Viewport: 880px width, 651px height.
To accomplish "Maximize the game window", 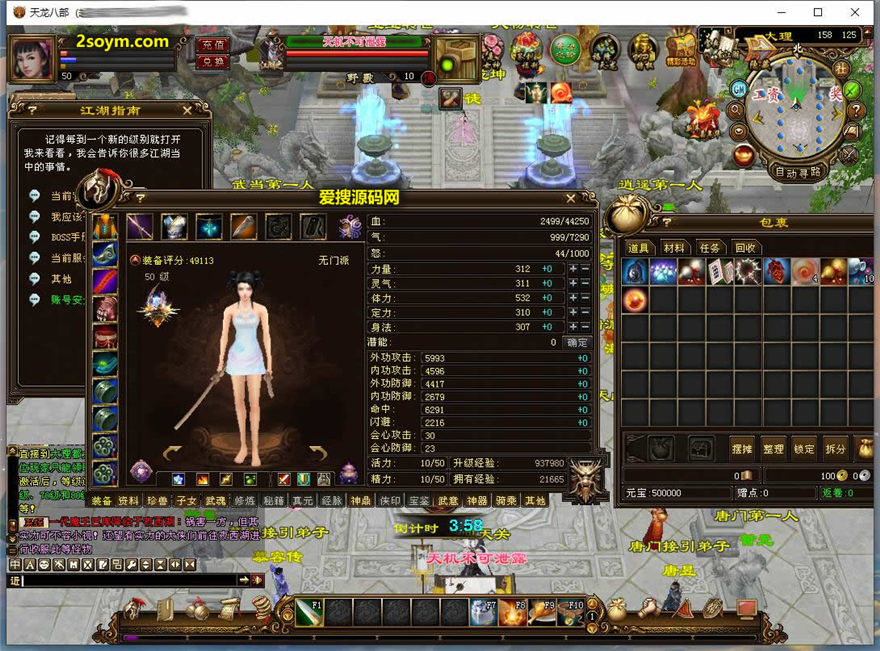I will tap(818, 12).
